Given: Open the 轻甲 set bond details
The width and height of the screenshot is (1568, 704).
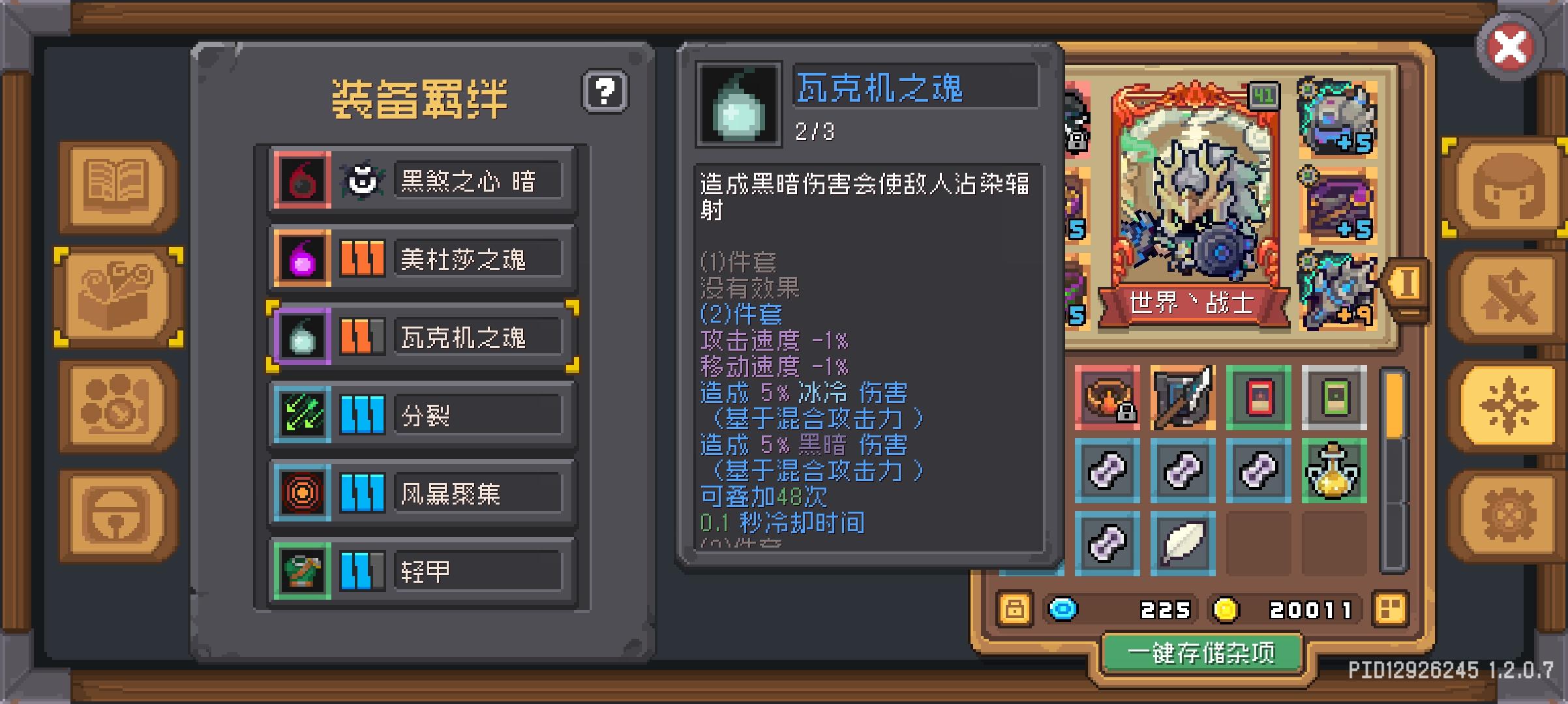Looking at the screenshot, I should (x=423, y=571).
